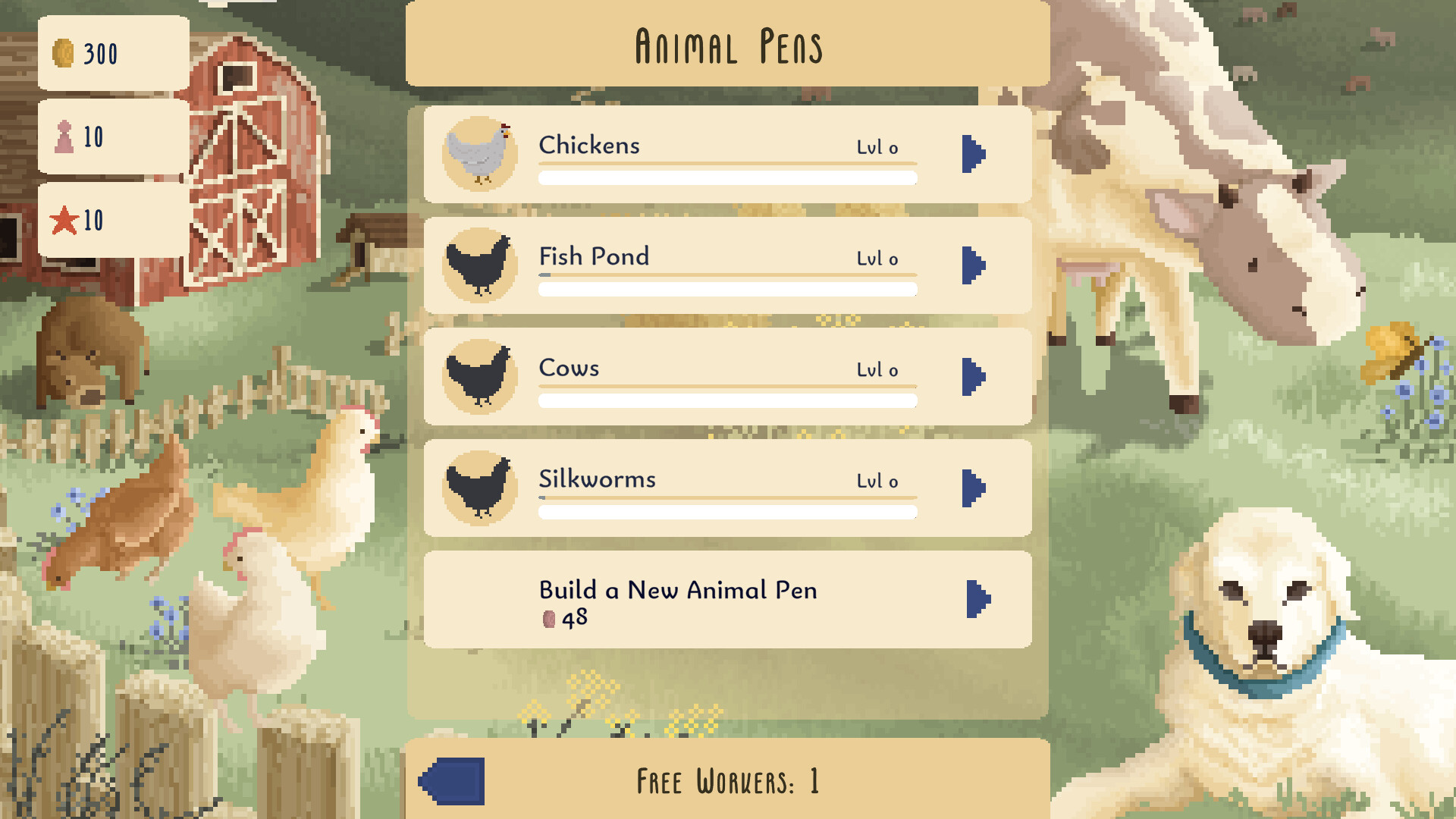Open the Fish Pond pen view
The height and width of the screenshot is (819, 1456).
(x=974, y=264)
